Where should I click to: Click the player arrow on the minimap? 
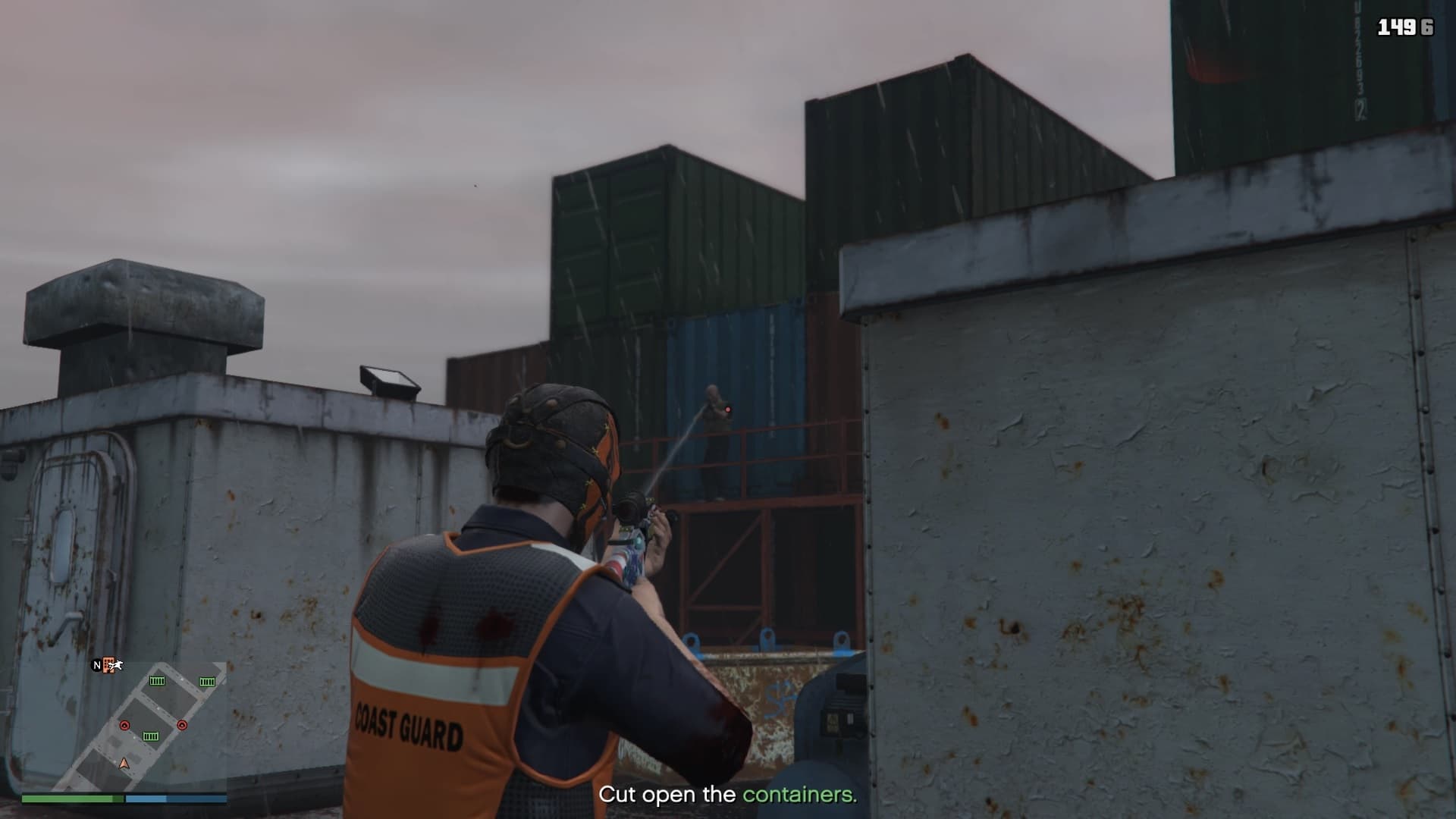124,763
